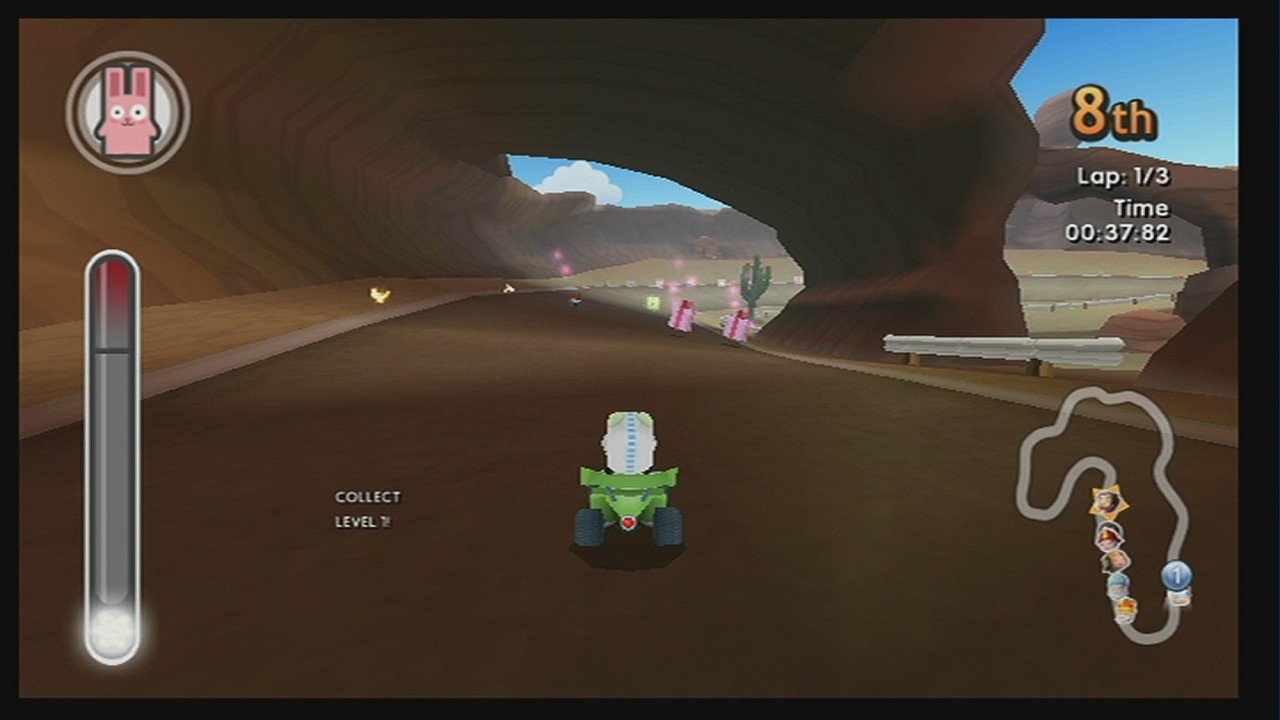Screen dimensions: 1280x720
Task: Select the star-framed leader portrait on minimap
Action: pos(1108,501)
